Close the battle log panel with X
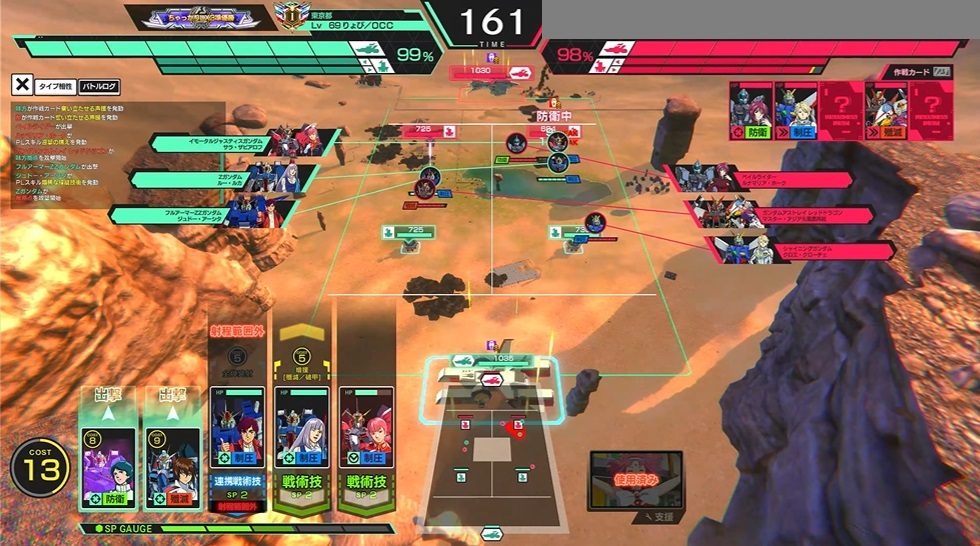This screenshot has width=980, height=546. click(21, 86)
